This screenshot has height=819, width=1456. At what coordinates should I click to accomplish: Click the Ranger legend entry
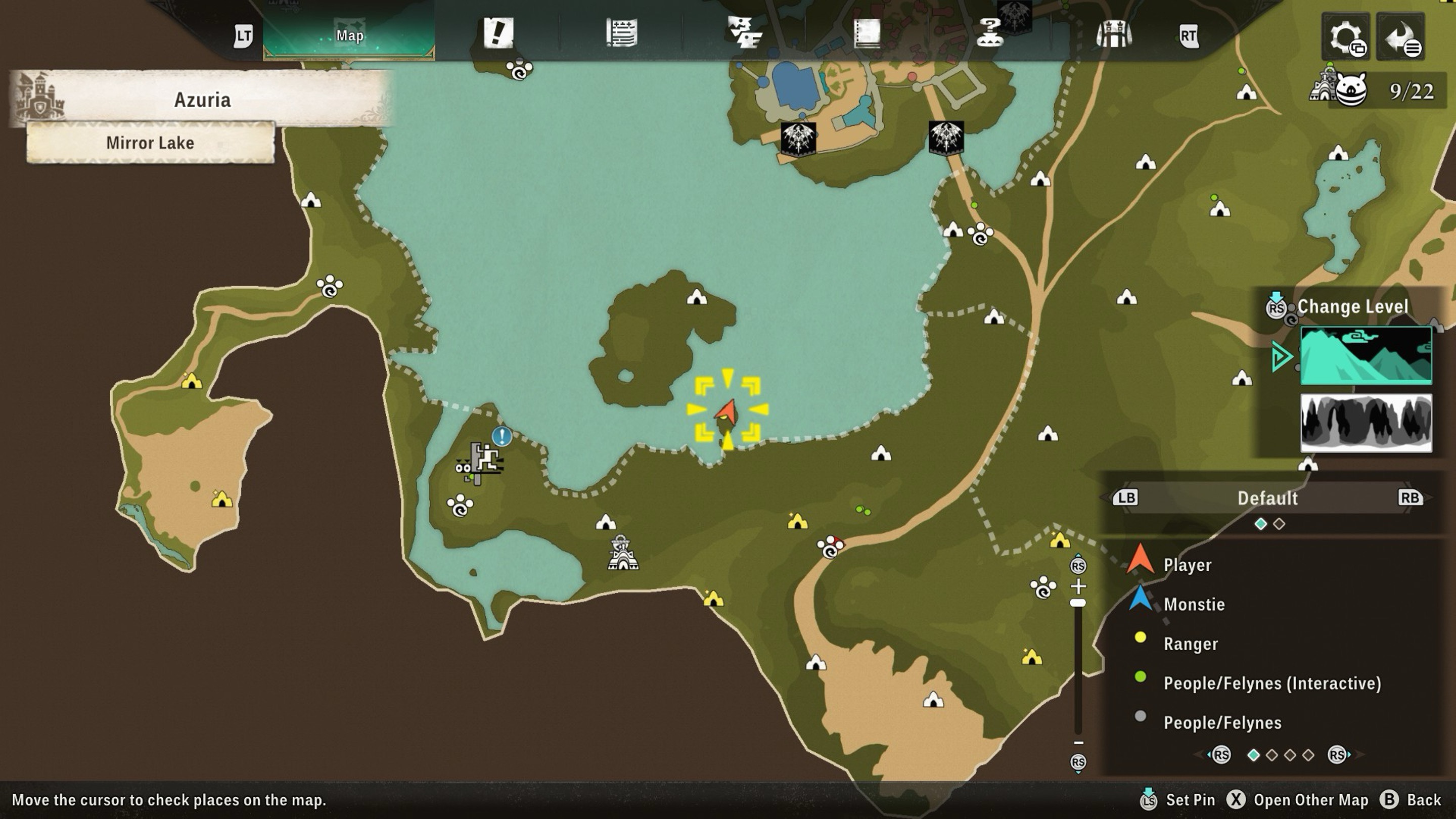(x=1191, y=644)
